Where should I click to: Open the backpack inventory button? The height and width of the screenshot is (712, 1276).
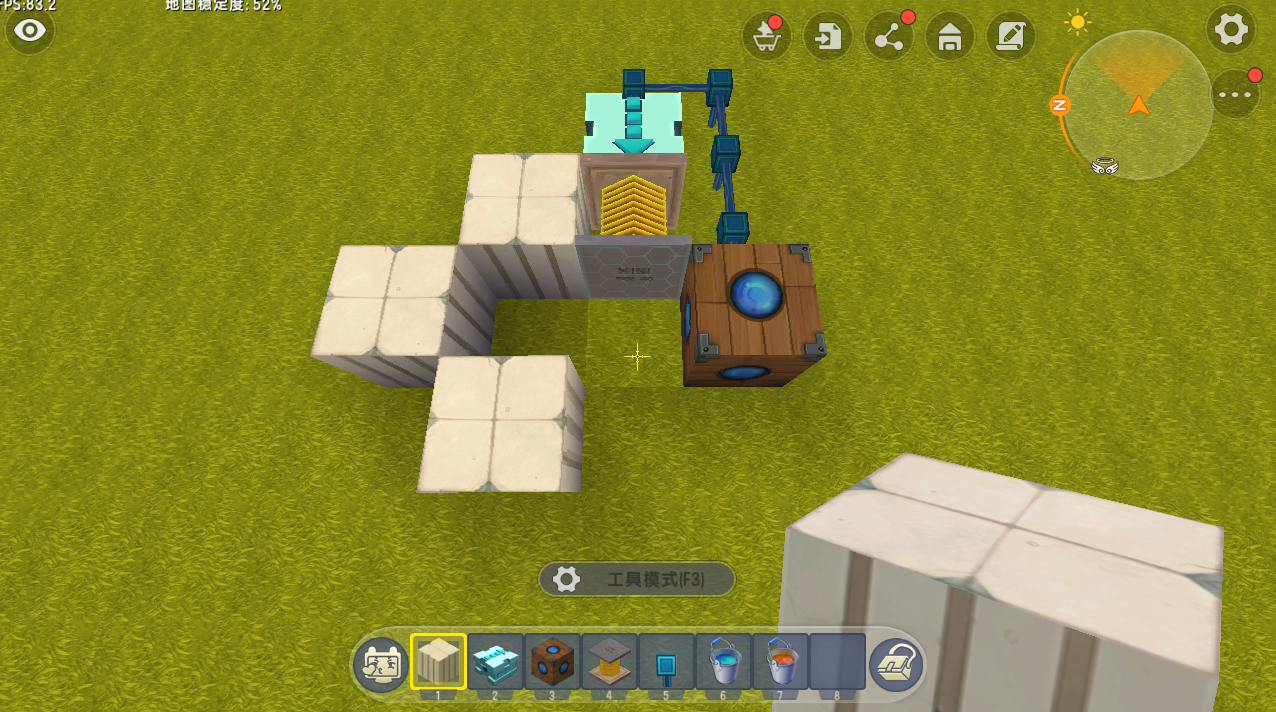pos(896,664)
